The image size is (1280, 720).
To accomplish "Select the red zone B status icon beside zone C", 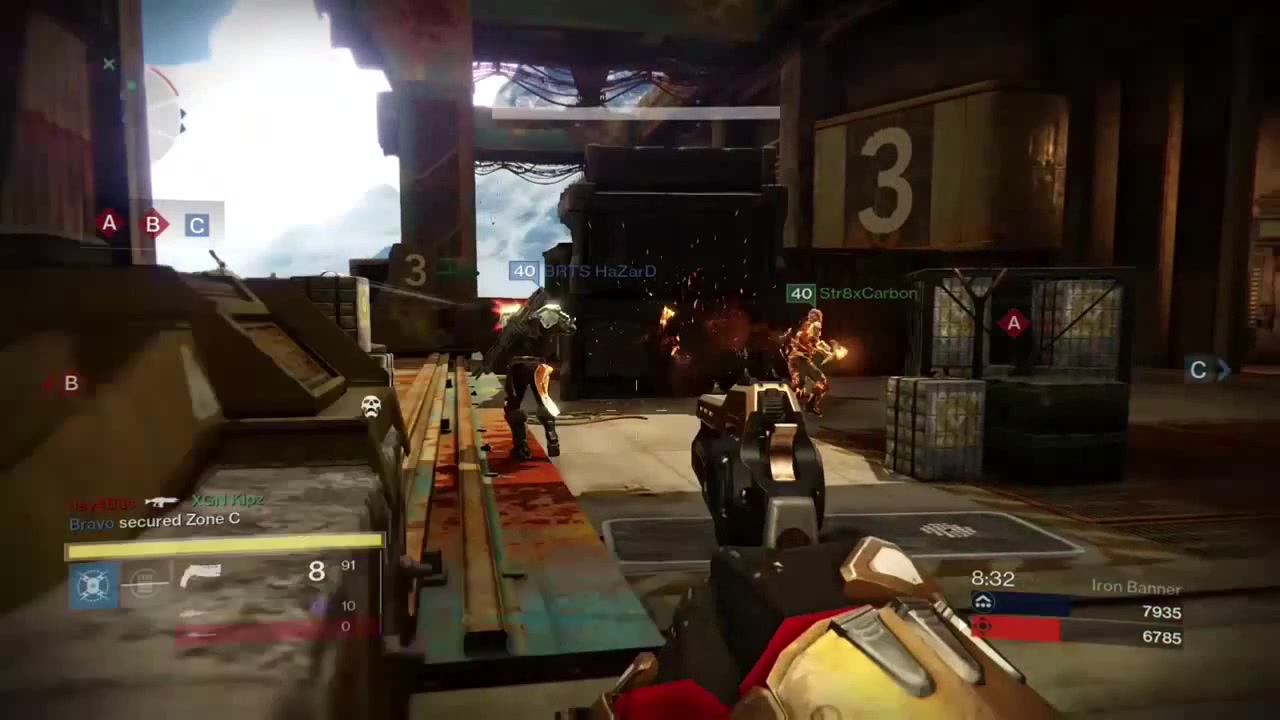I will (152, 224).
